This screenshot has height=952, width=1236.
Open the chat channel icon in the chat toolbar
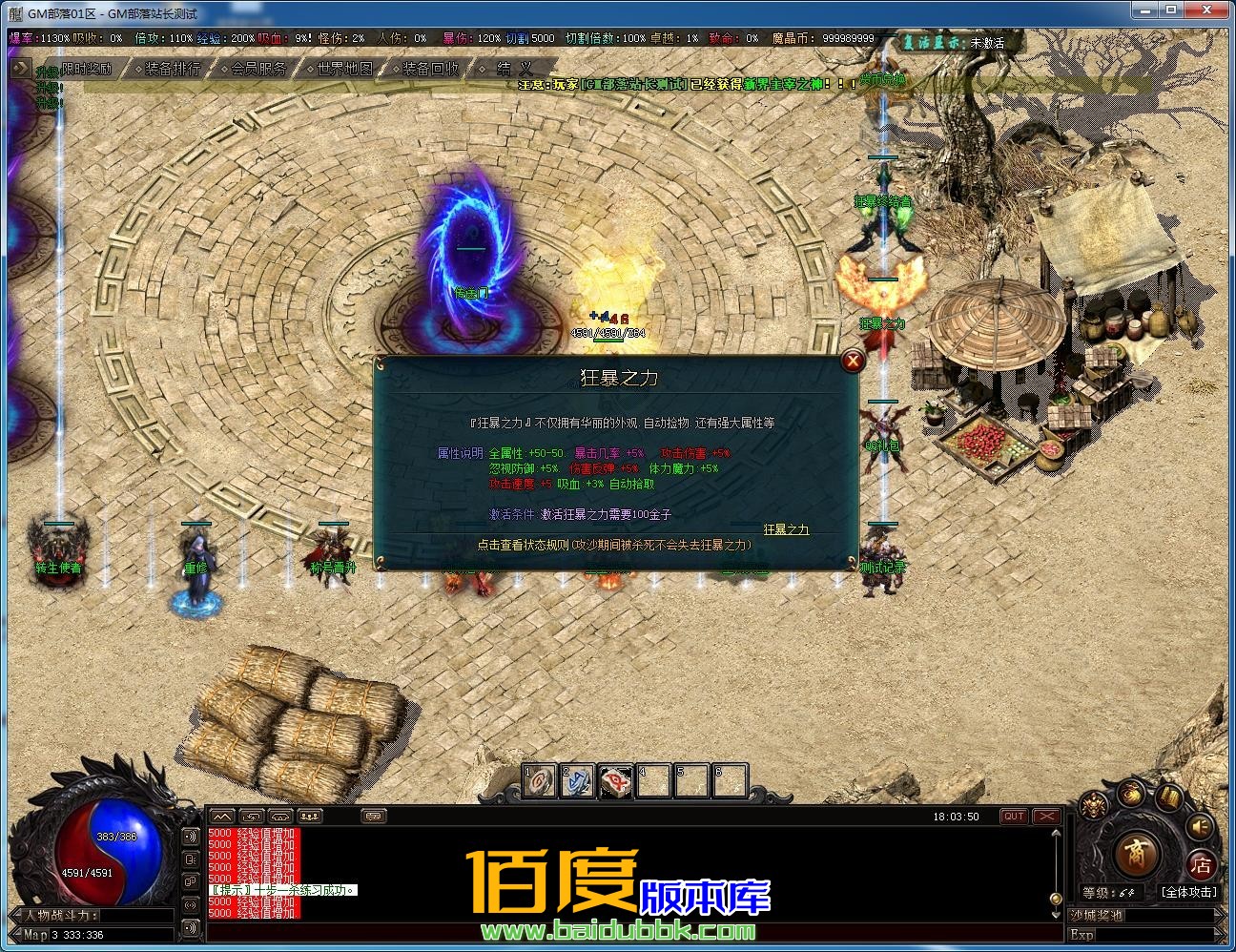pyautogui.click(x=372, y=817)
